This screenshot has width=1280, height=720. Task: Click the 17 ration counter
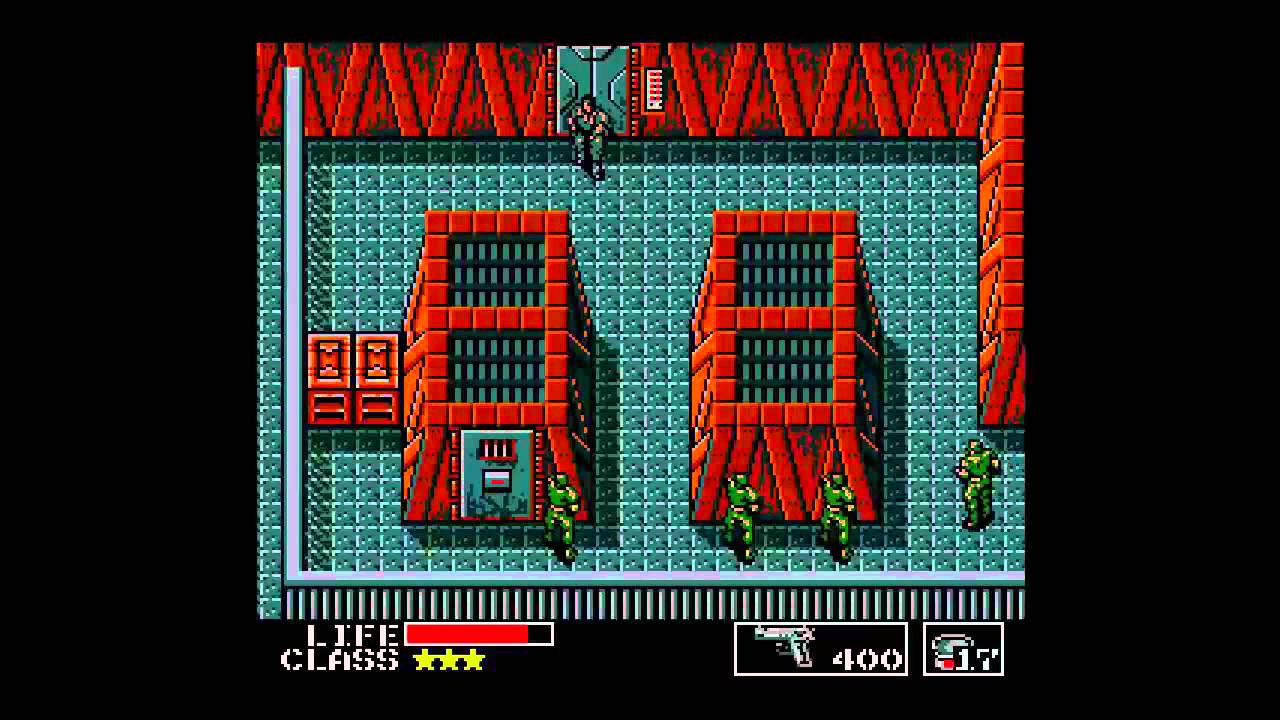pyautogui.click(x=975, y=655)
